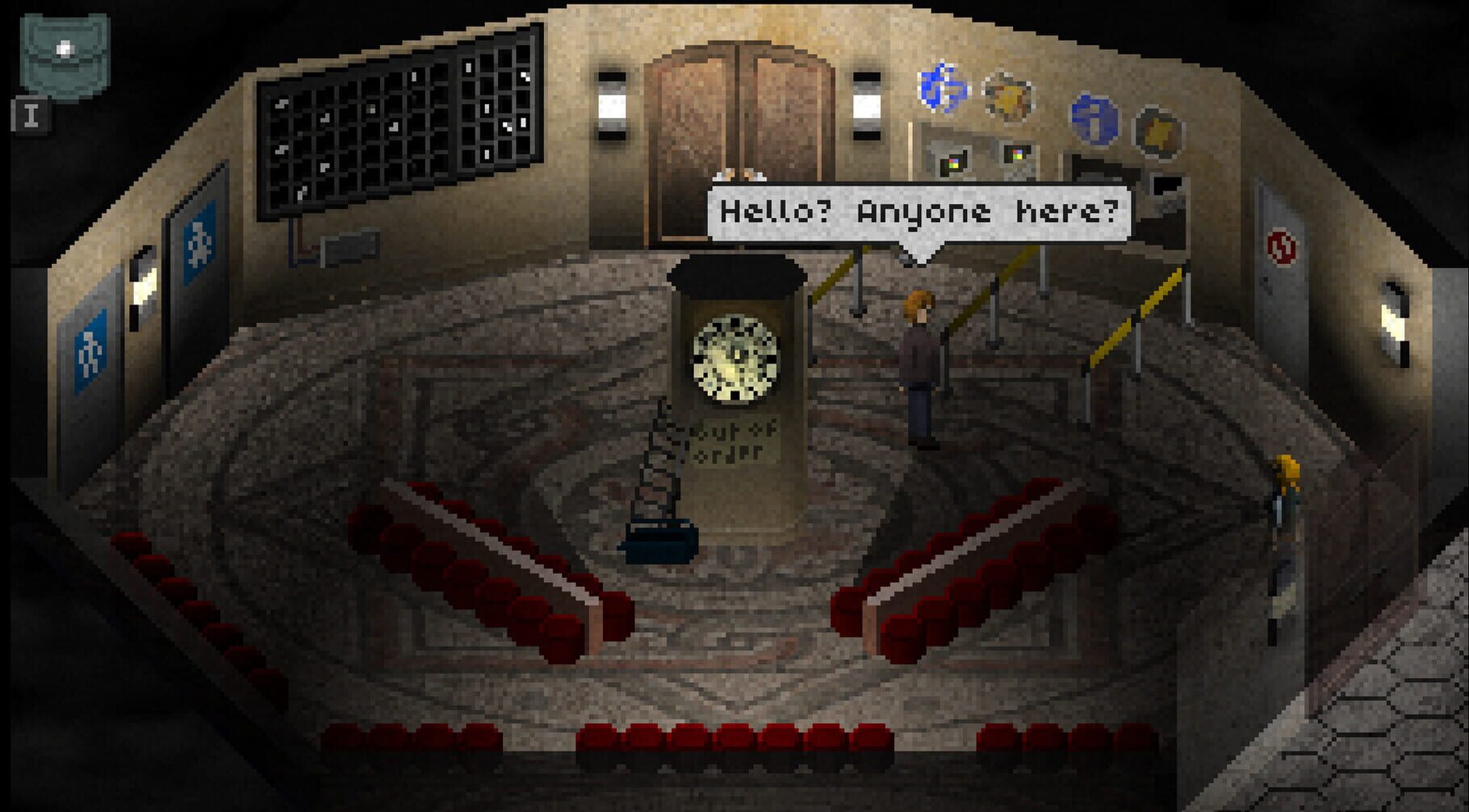Click the round brass medallion near the corner
The image size is (1469, 812).
click(1158, 129)
